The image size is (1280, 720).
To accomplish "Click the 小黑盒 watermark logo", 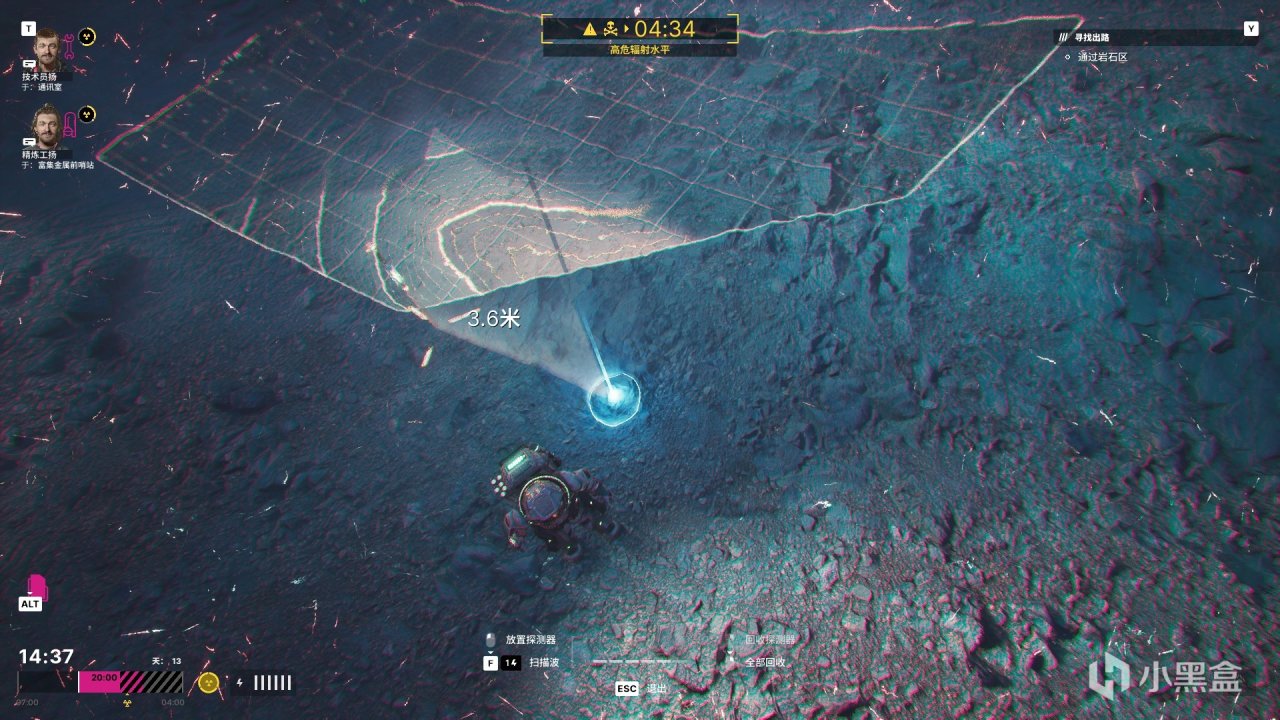I will (1166, 677).
